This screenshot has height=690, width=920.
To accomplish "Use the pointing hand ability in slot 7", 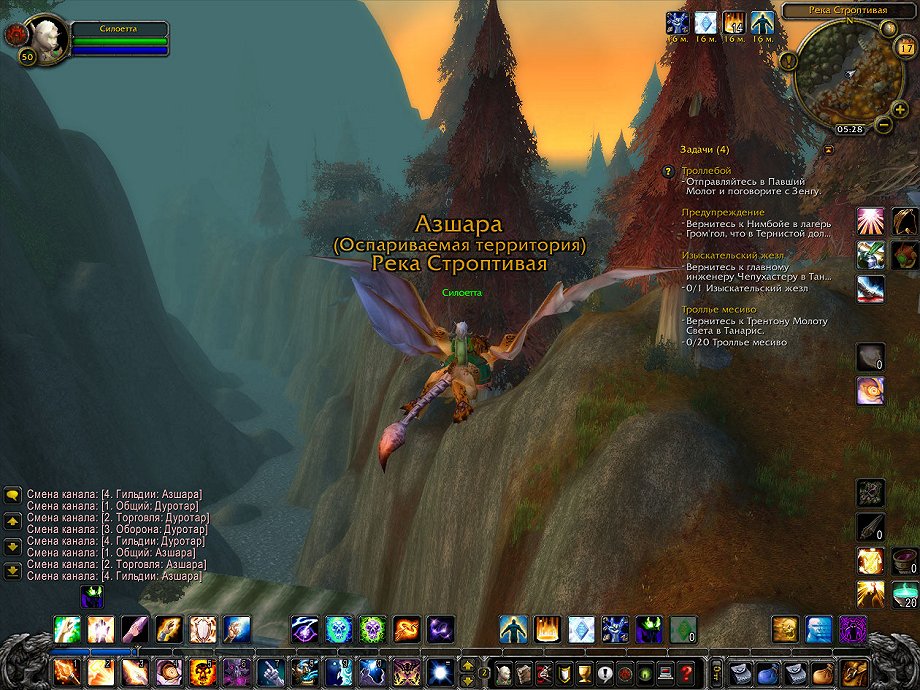I will pyautogui.click(x=270, y=671).
